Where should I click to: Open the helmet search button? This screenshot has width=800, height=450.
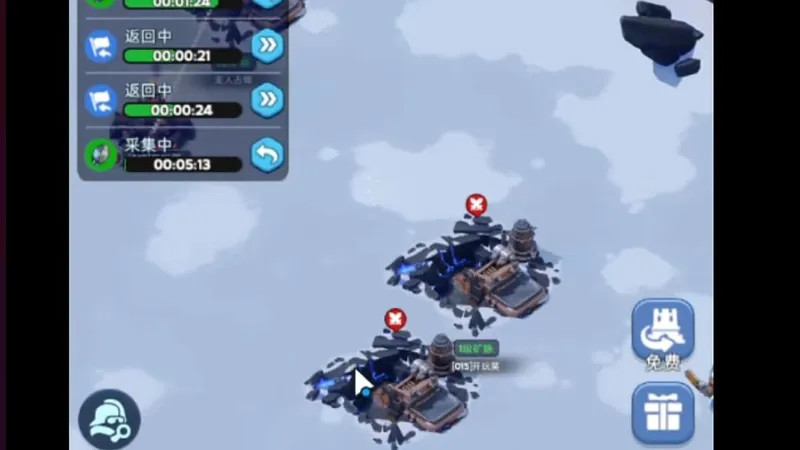coord(109,420)
